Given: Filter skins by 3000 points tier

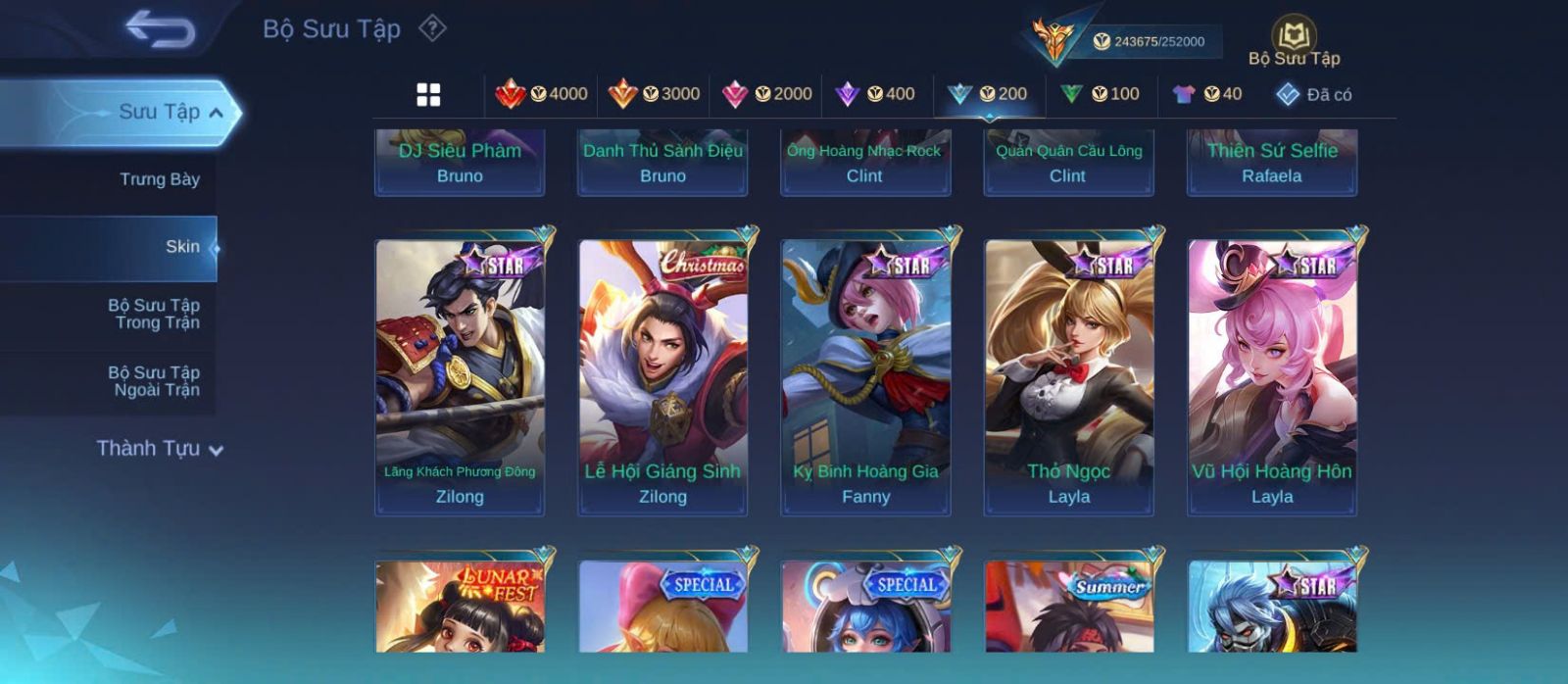Looking at the screenshot, I should [655, 94].
